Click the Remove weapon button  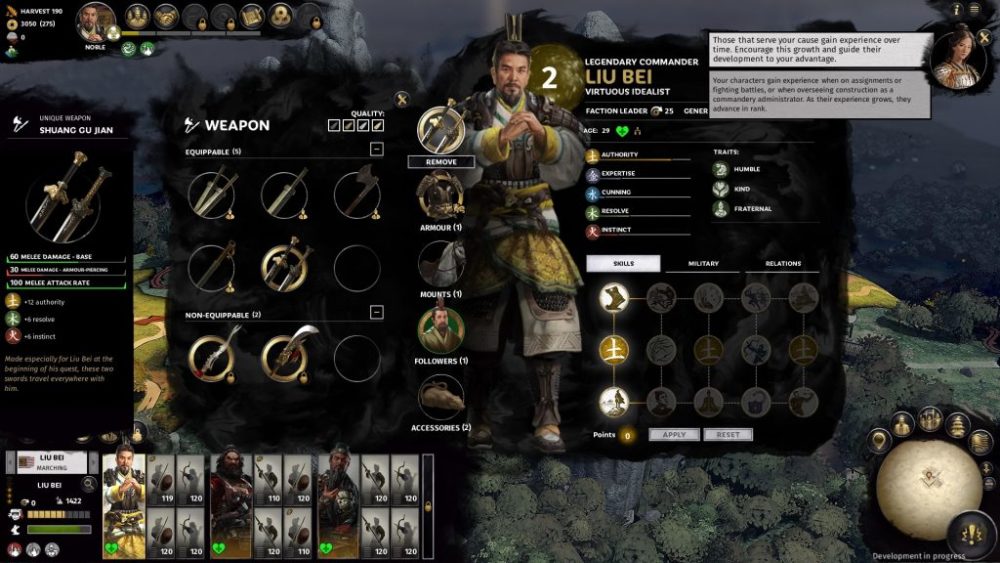(x=441, y=162)
